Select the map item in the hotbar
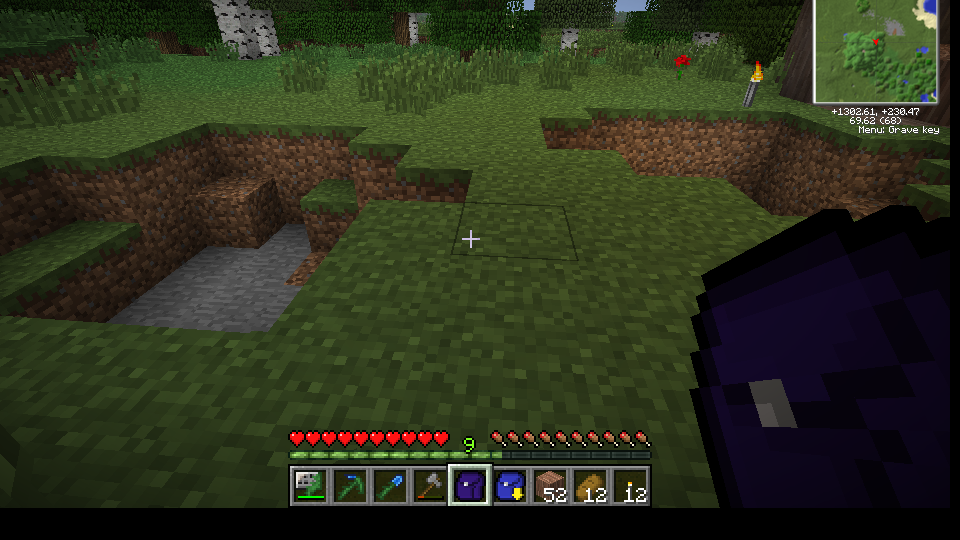 (309, 486)
